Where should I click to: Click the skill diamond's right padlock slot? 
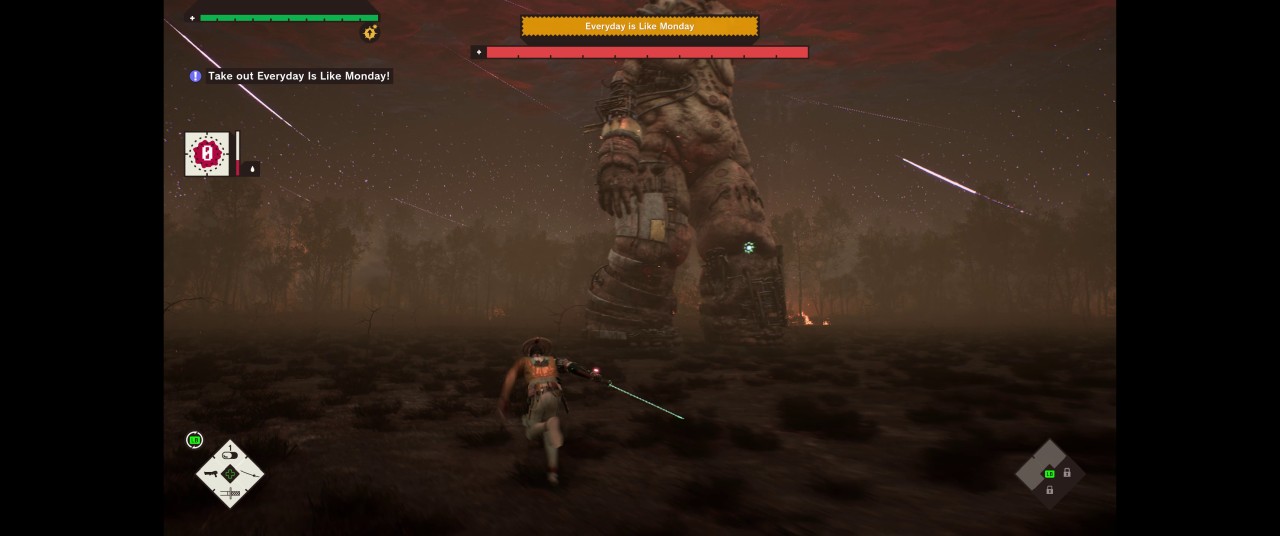pyautogui.click(x=1067, y=473)
